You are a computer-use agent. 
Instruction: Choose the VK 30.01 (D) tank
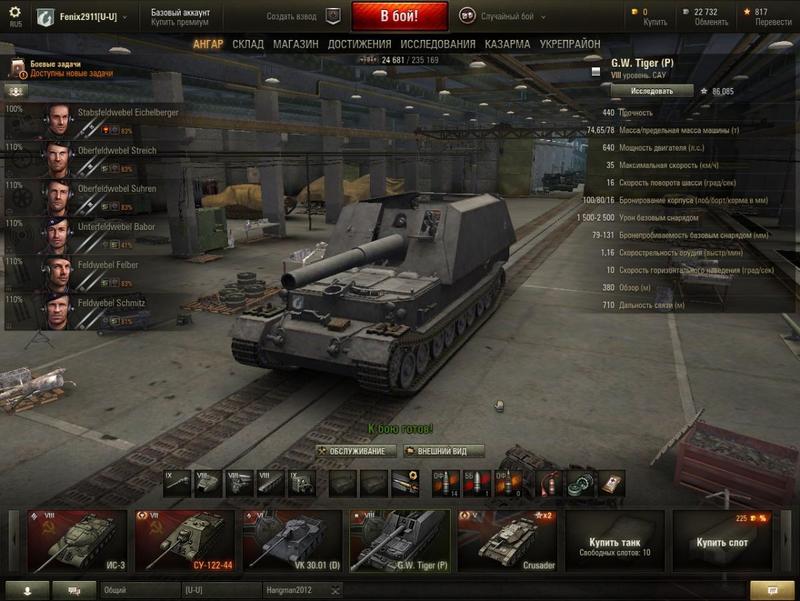pyautogui.click(x=292, y=540)
